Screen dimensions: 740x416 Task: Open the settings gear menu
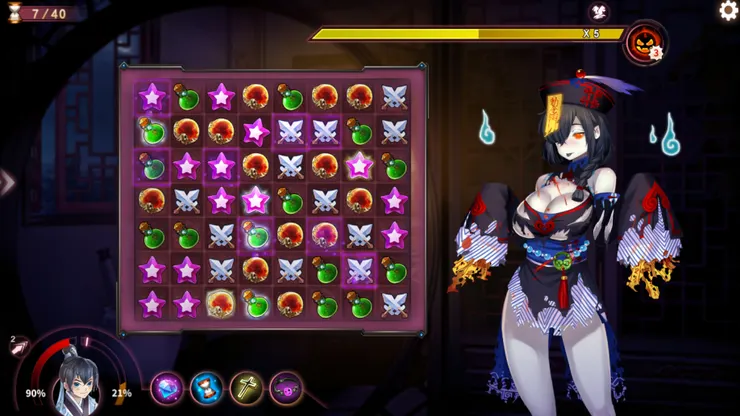(x=728, y=11)
